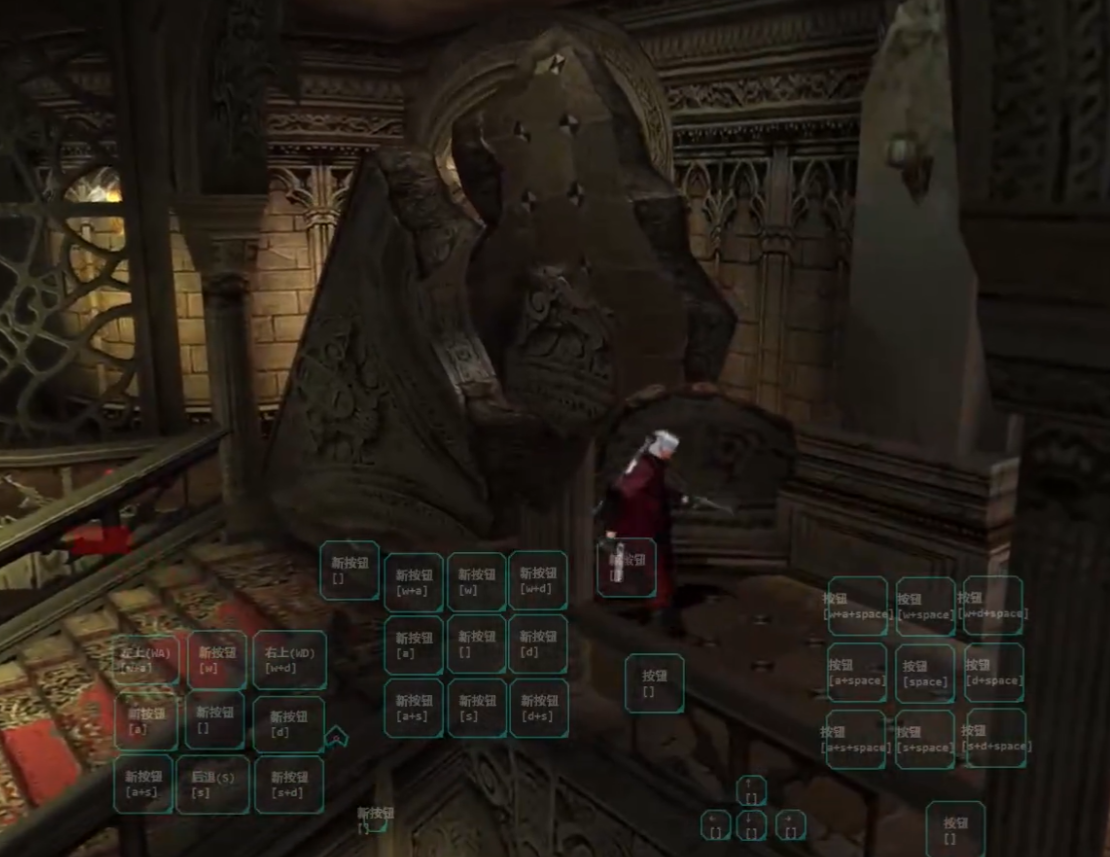
Task: Activate the [w+d+space] button
Action: click(993, 606)
